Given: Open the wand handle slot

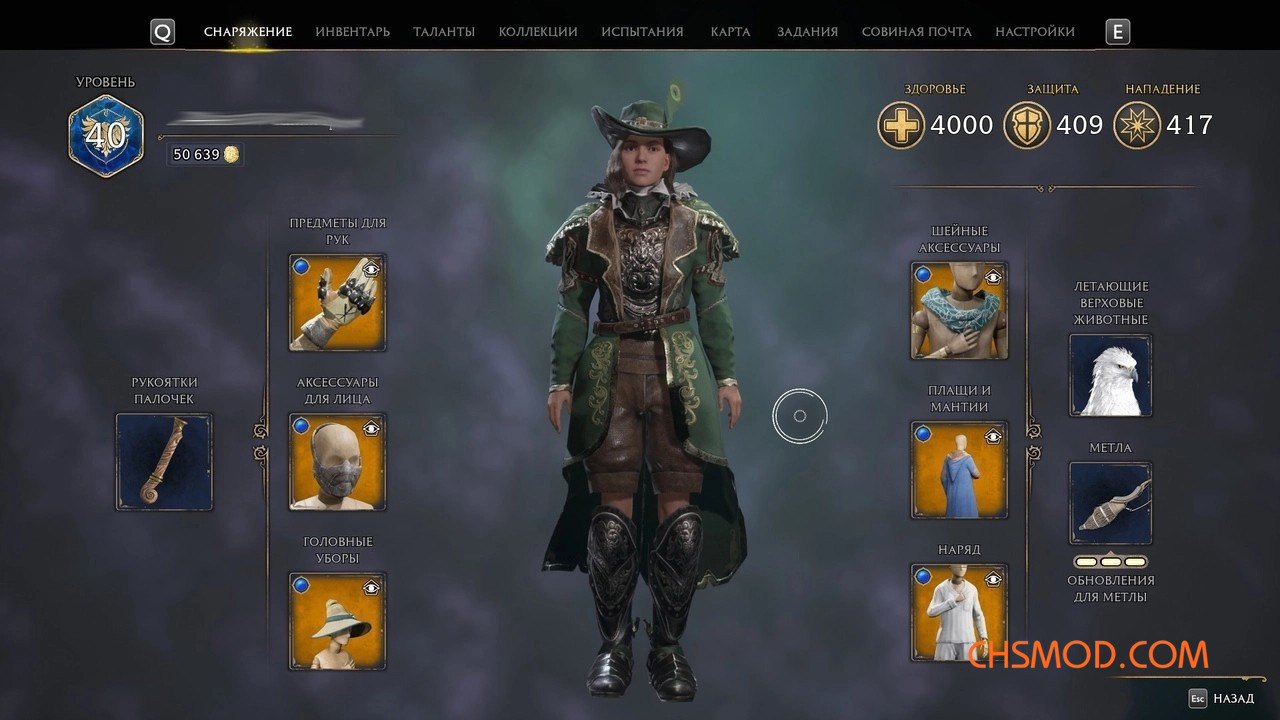Looking at the screenshot, I should 164,462.
